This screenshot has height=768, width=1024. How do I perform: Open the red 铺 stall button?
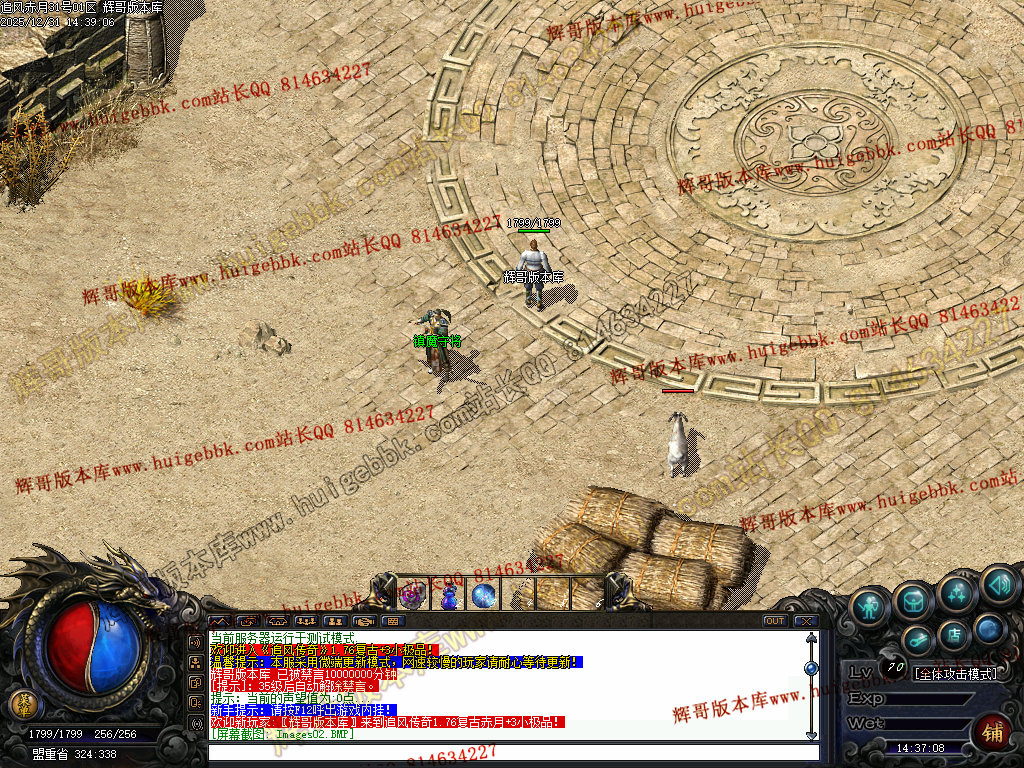991,732
